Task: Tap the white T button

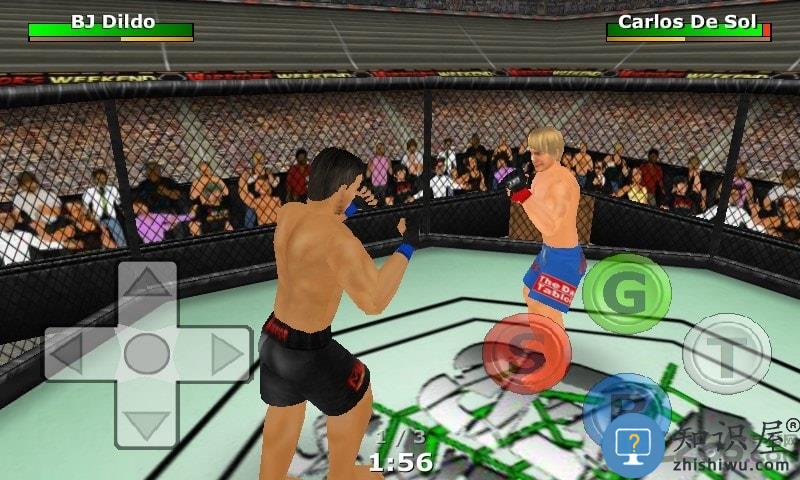Action: pos(726,353)
